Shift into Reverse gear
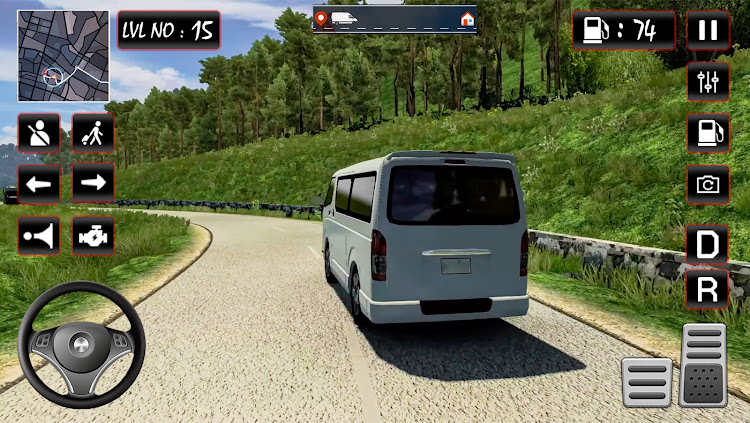This screenshot has height=423, width=750. click(707, 290)
